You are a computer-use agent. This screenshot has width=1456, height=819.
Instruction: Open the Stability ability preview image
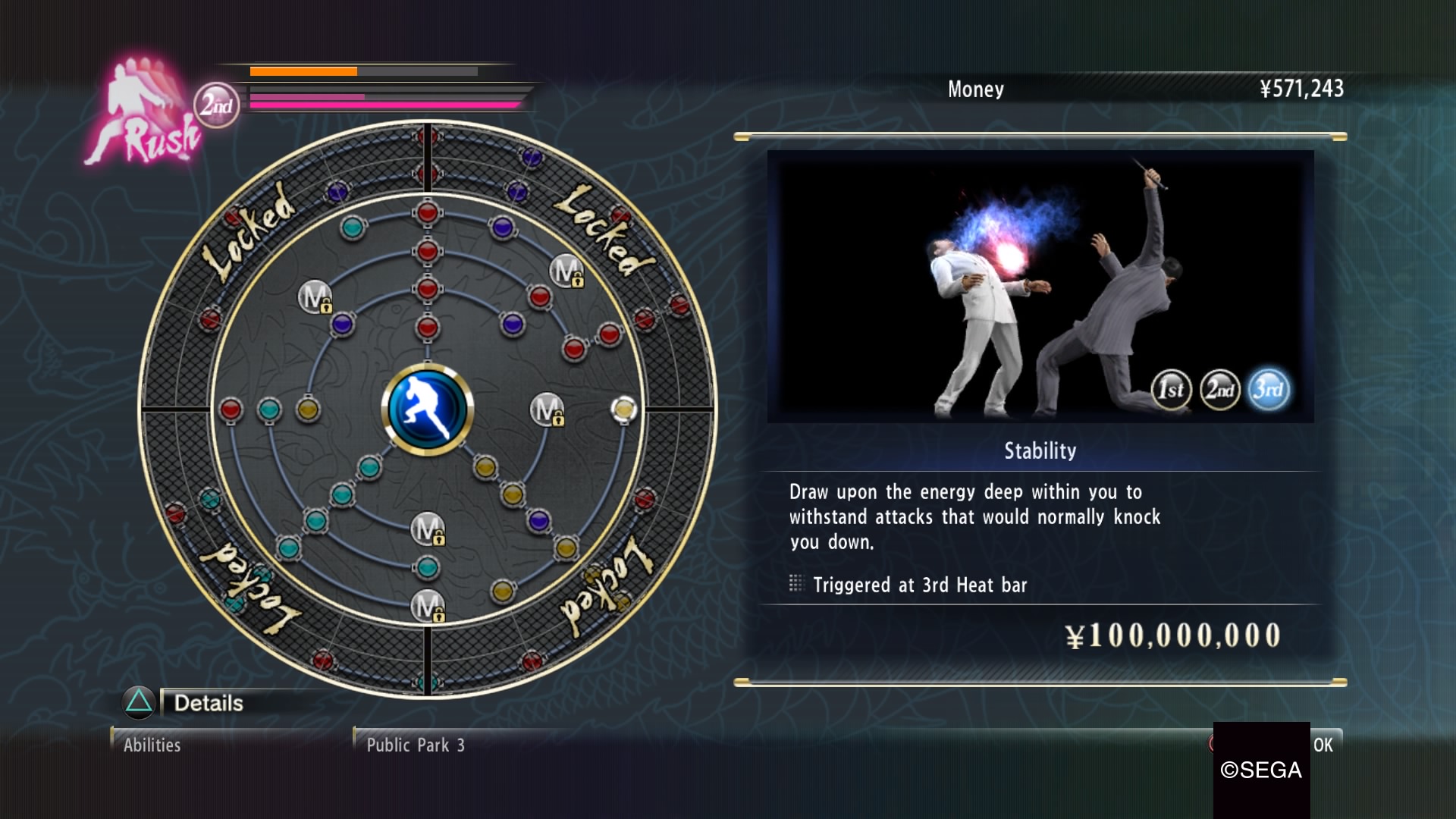click(1040, 286)
